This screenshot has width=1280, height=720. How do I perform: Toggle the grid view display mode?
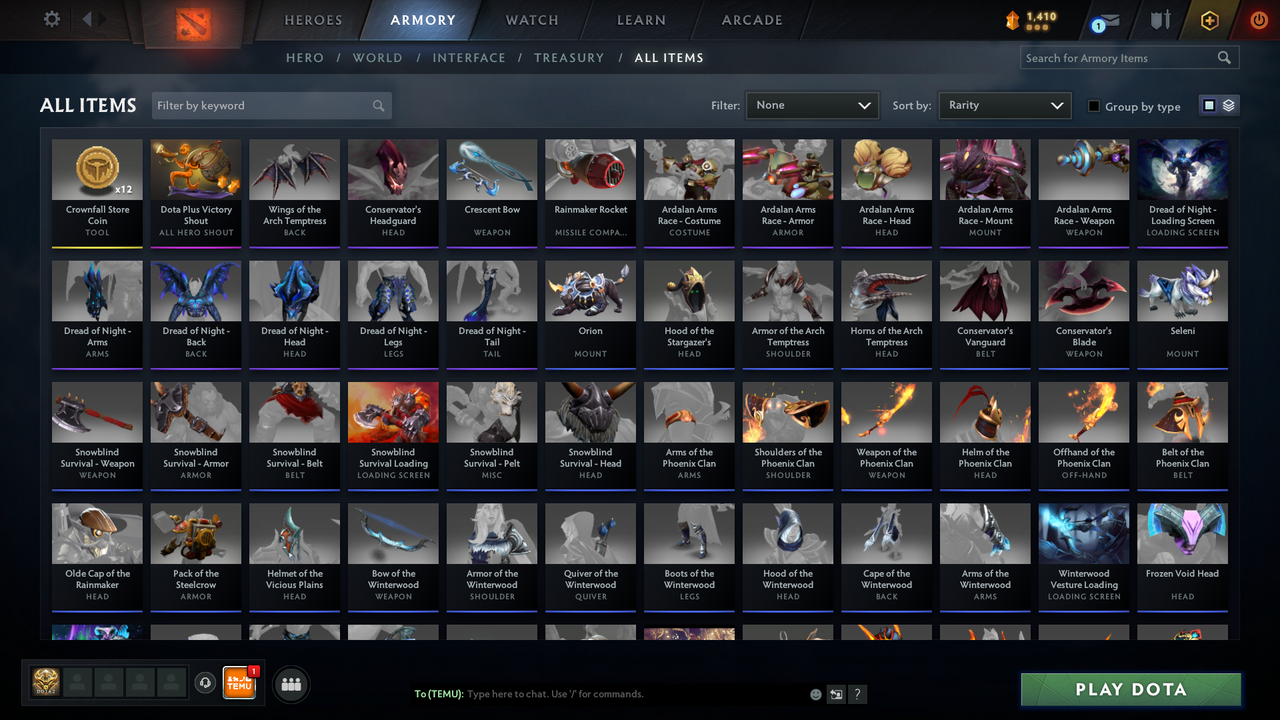click(x=1211, y=105)
